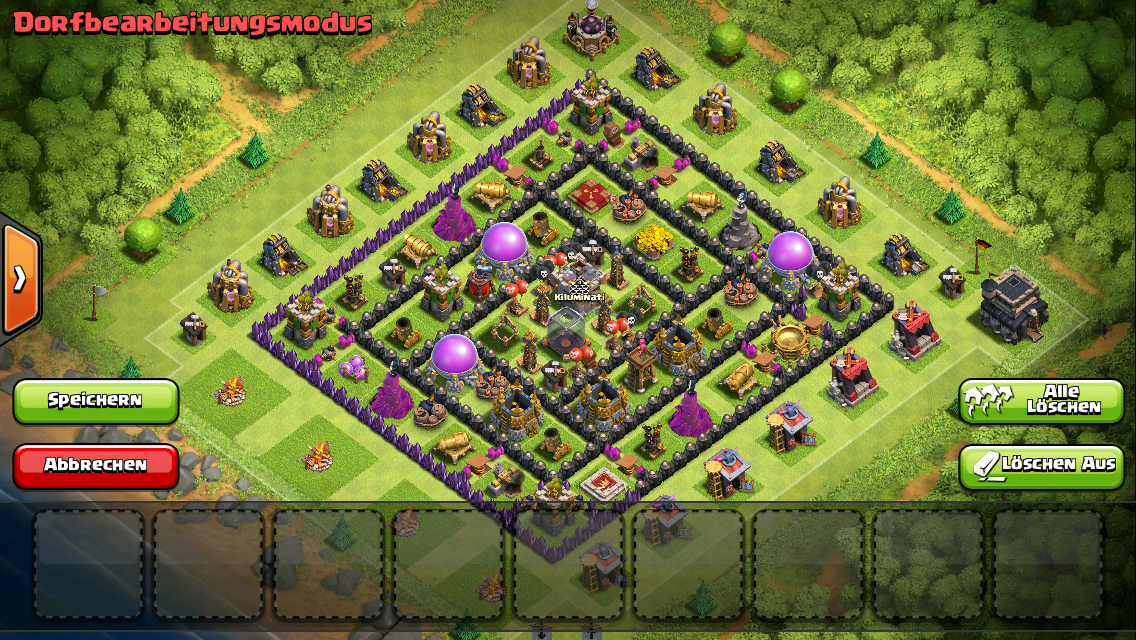Screen dimensions: 1136x640
Task: Save layout with the Speichern button
Action: click(96, 401)
